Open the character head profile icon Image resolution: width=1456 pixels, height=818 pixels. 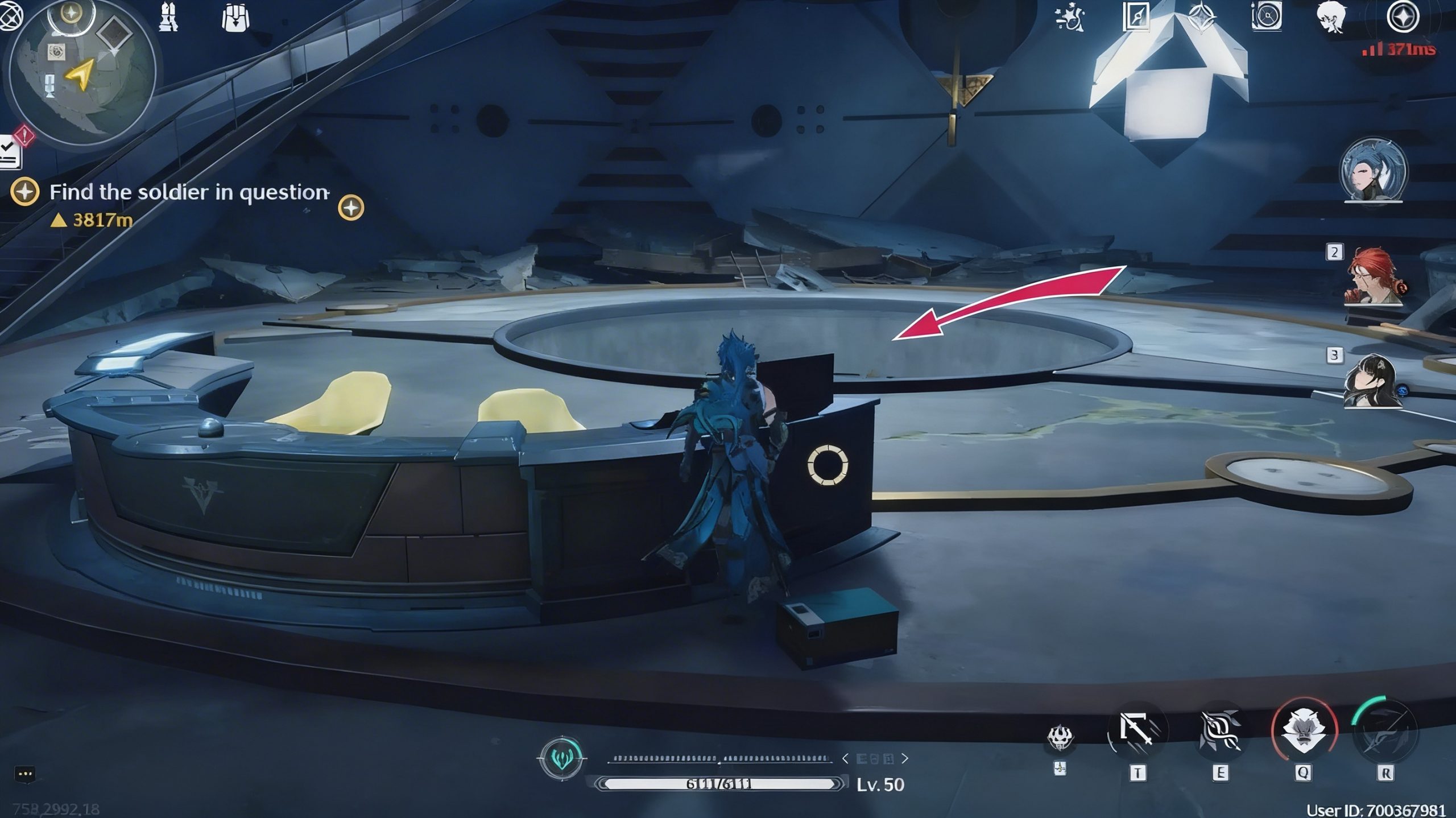click(x=1331, y=17)
